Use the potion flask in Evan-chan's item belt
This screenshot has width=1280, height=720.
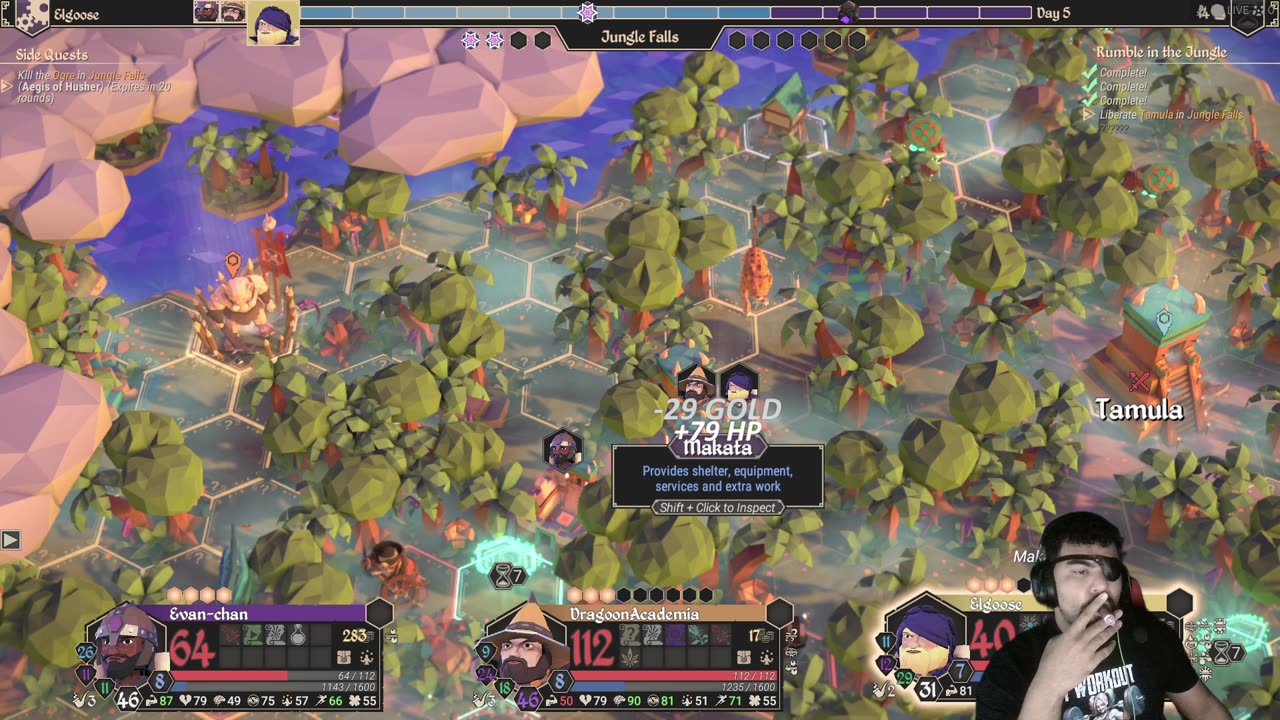tap(298, 635)
